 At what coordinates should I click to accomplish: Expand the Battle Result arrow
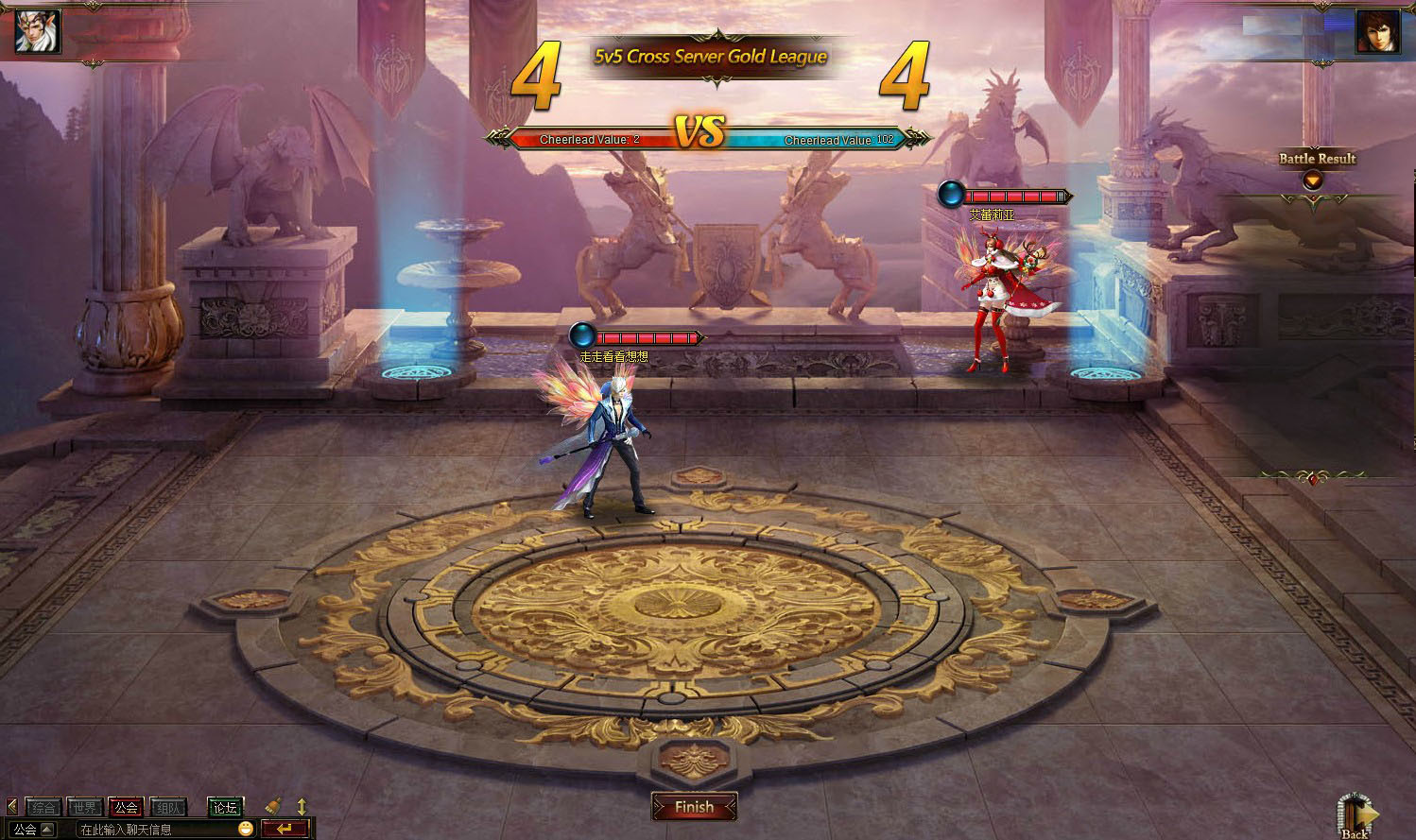click(x=1312, y=180)
